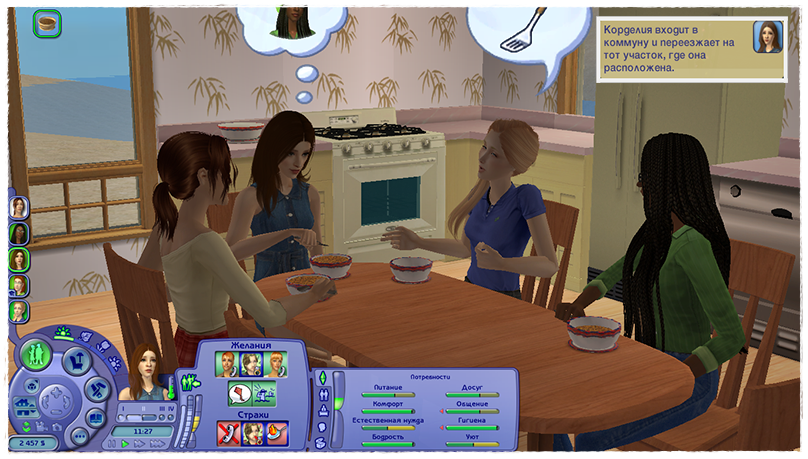This screenshot has width=808, height=459.
Task: Switch to Live mode
Action: point(37,354)
